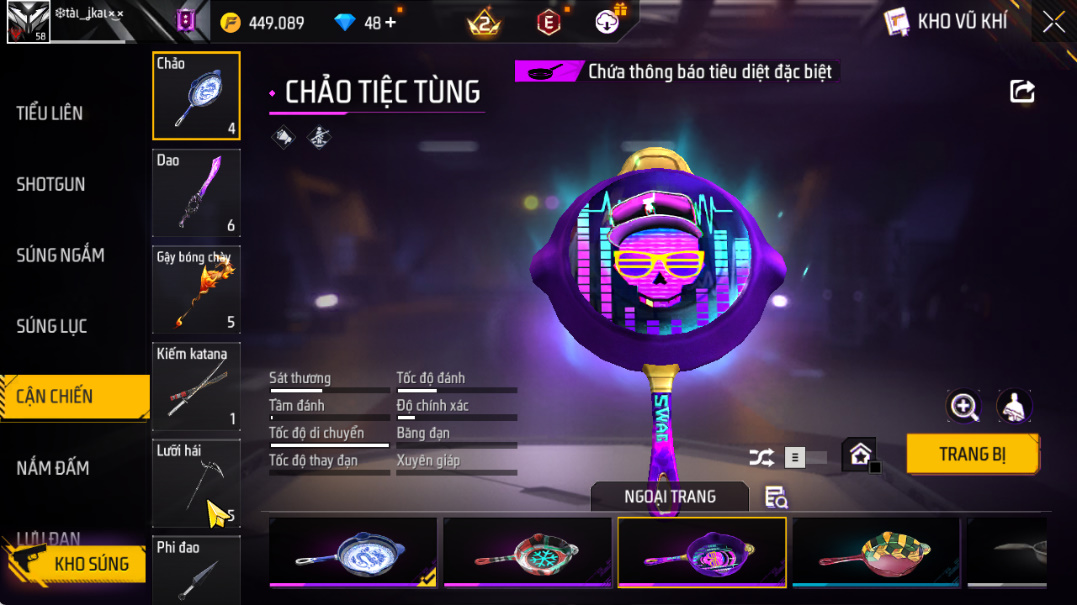Add diamonds with the plus button

[x=390, y=22]
